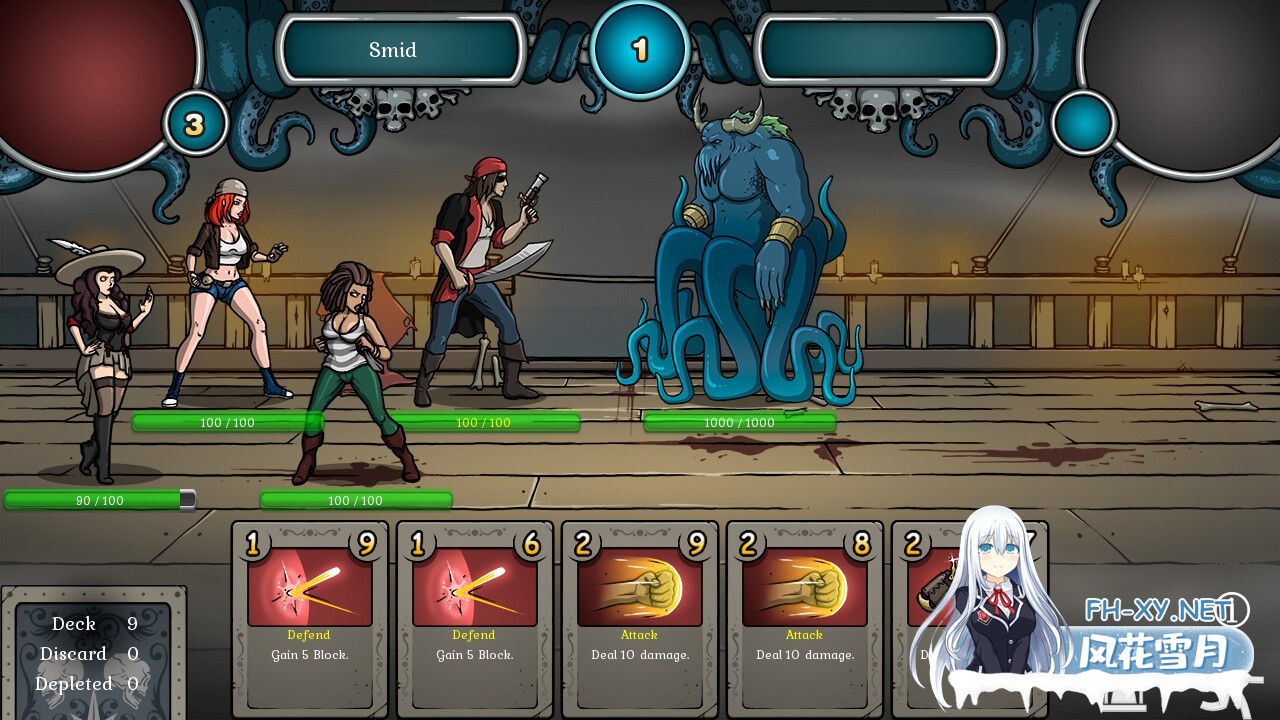
Task: Select the second Defend card costing 1
Action: pos(473,620)
